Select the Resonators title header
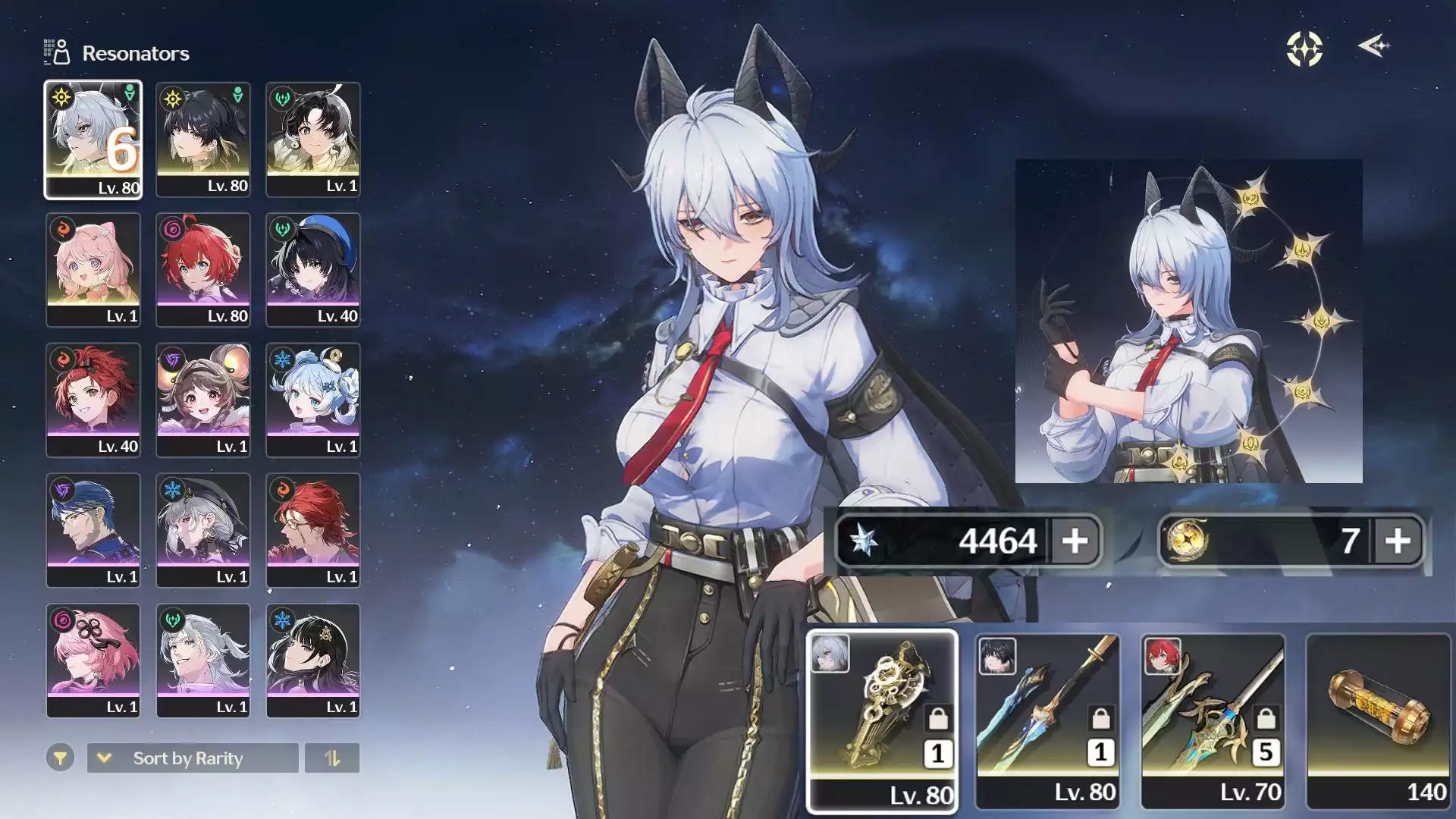 135,53
